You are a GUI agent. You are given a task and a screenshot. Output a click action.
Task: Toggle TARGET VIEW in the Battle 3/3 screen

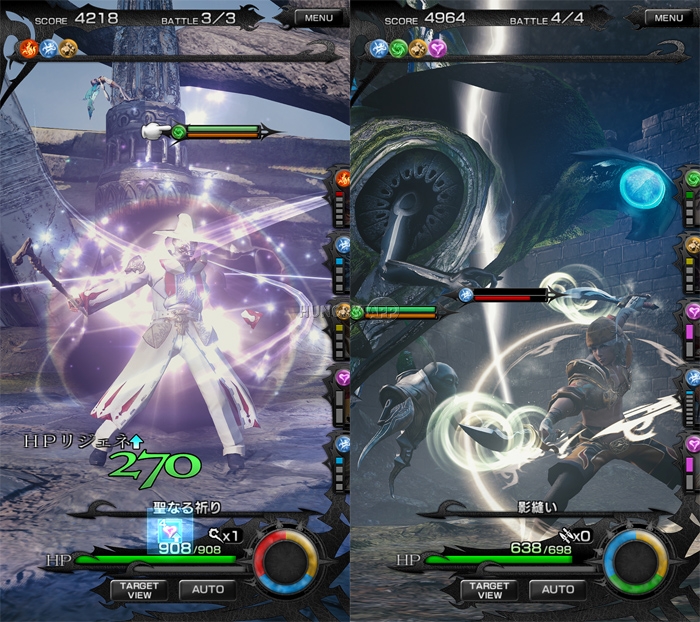point(140,590)
